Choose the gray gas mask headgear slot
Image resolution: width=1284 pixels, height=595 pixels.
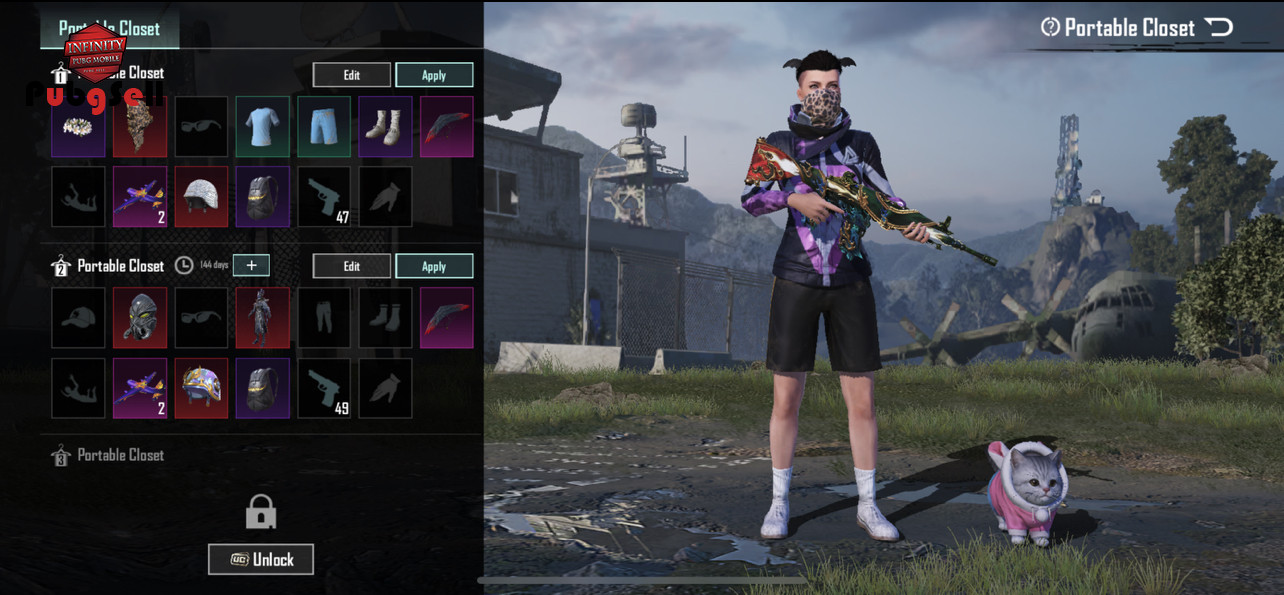[139, 318]
